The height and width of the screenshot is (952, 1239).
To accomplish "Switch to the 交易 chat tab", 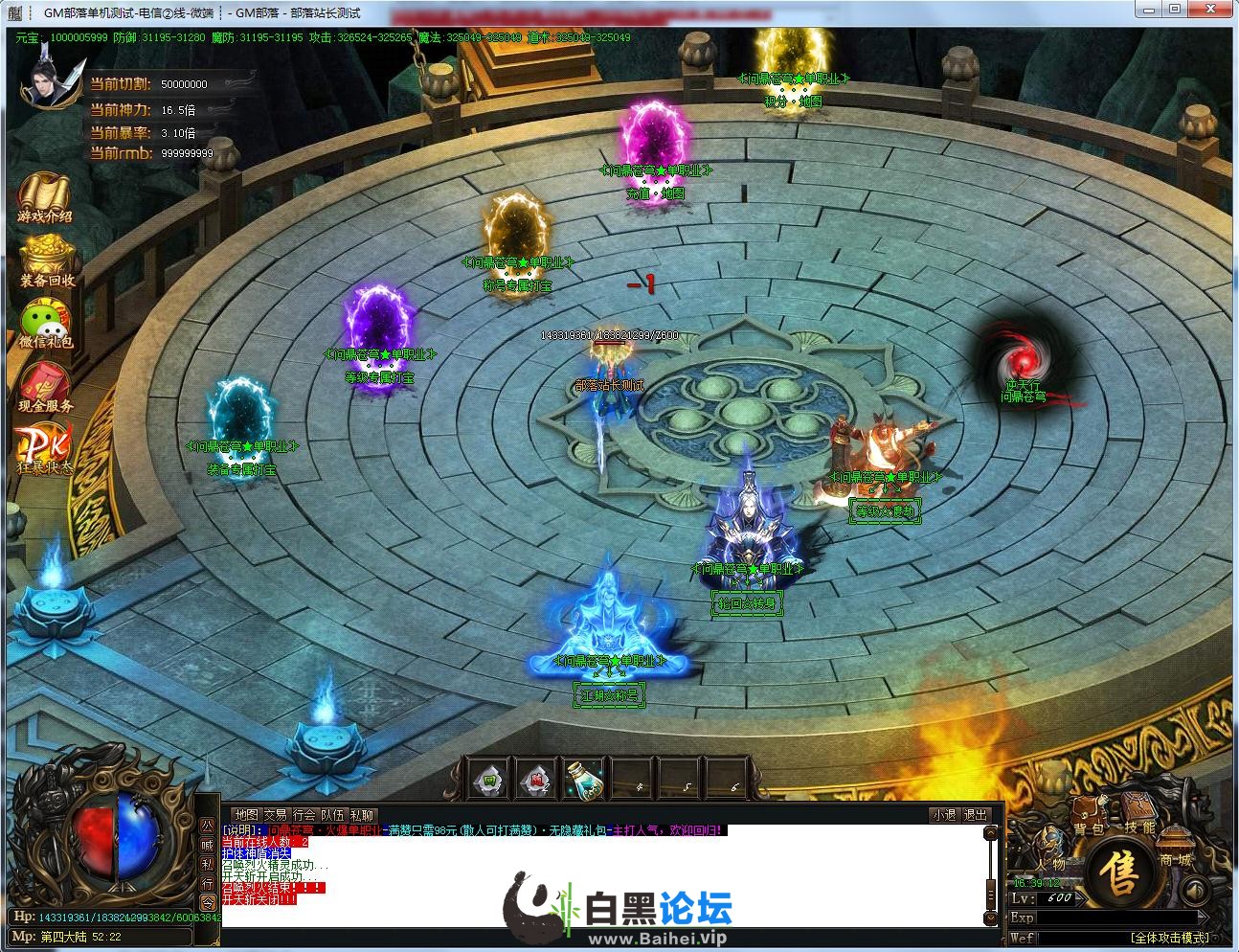I will 275,815.
